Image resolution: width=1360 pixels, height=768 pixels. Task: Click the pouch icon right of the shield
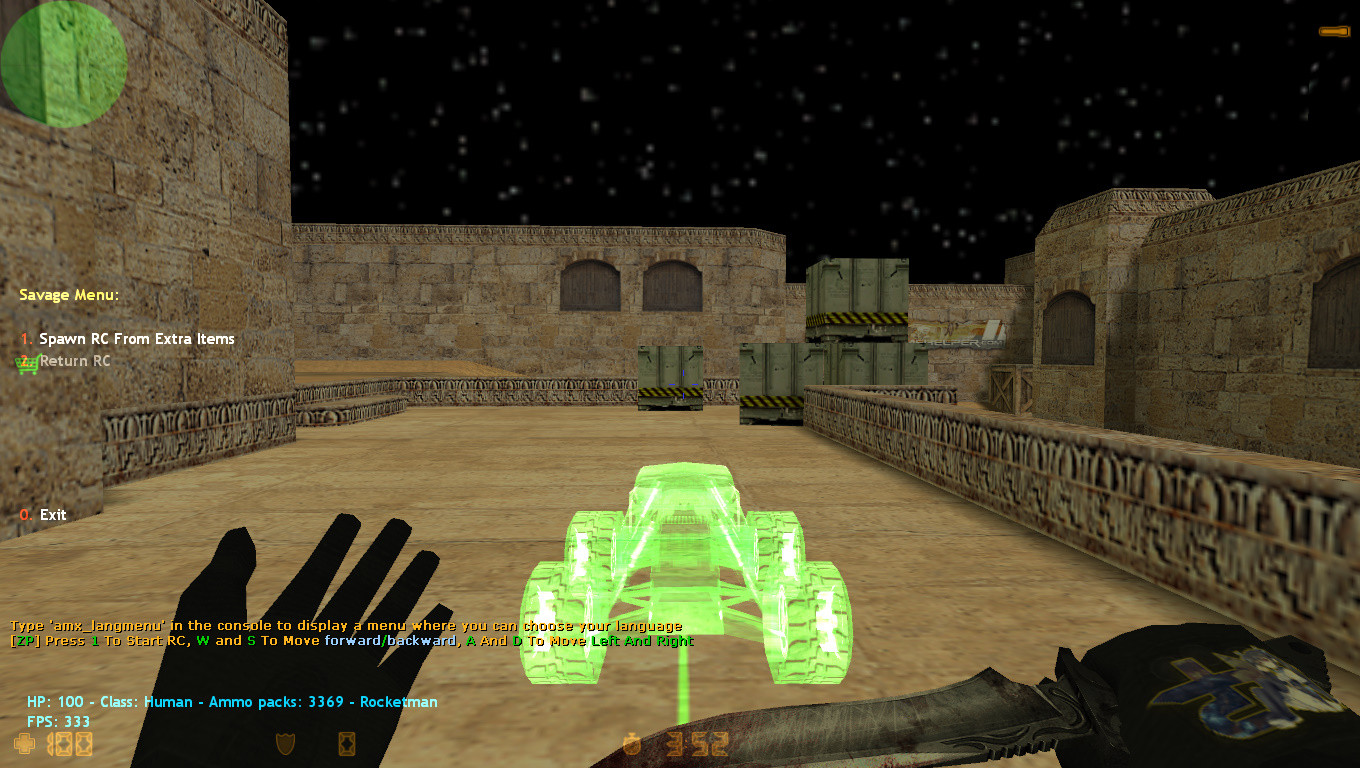(x=347, y=744)
